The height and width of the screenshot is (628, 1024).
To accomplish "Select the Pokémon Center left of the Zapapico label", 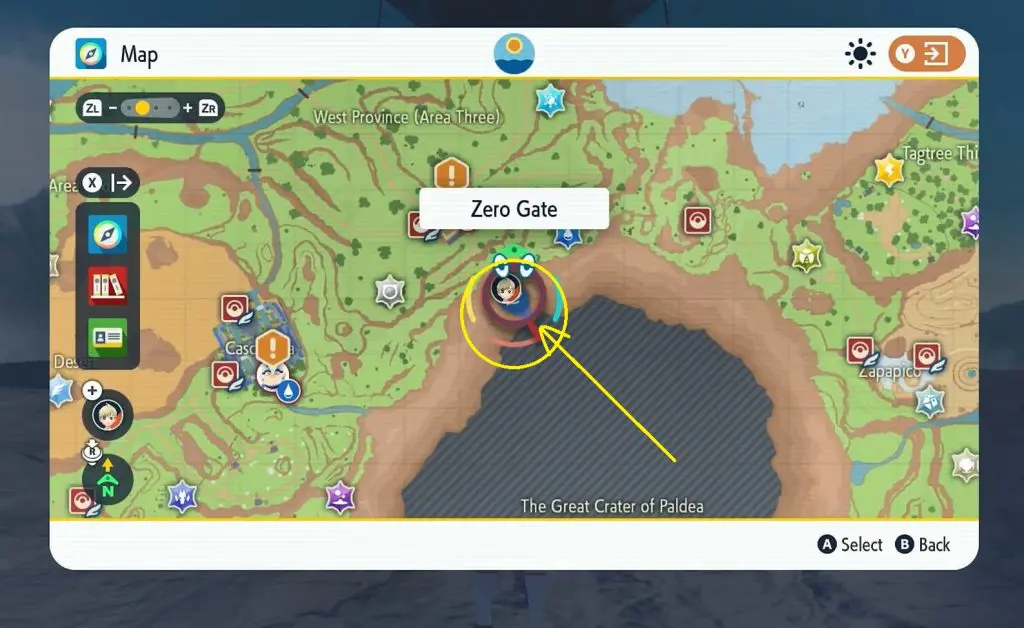I will pyautogui.click(x=860, y=350).
